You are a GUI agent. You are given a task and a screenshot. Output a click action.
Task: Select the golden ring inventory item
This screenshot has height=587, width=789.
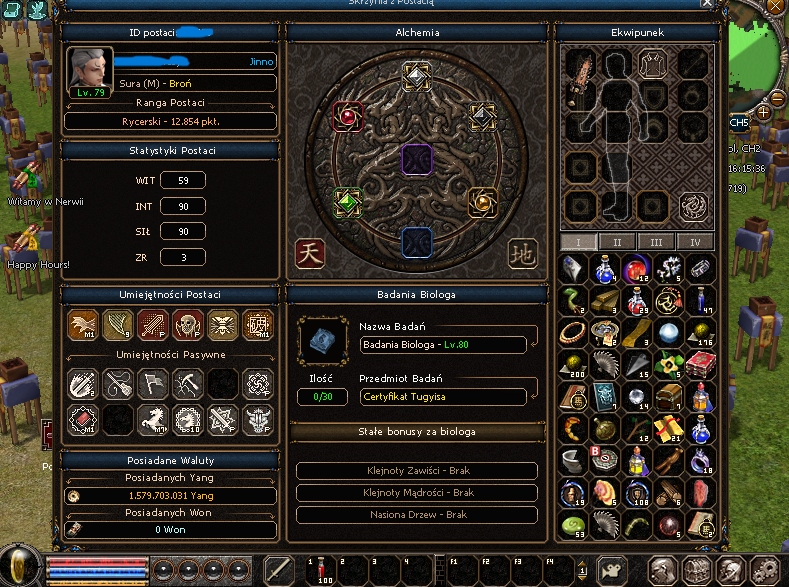coord(572,331)
